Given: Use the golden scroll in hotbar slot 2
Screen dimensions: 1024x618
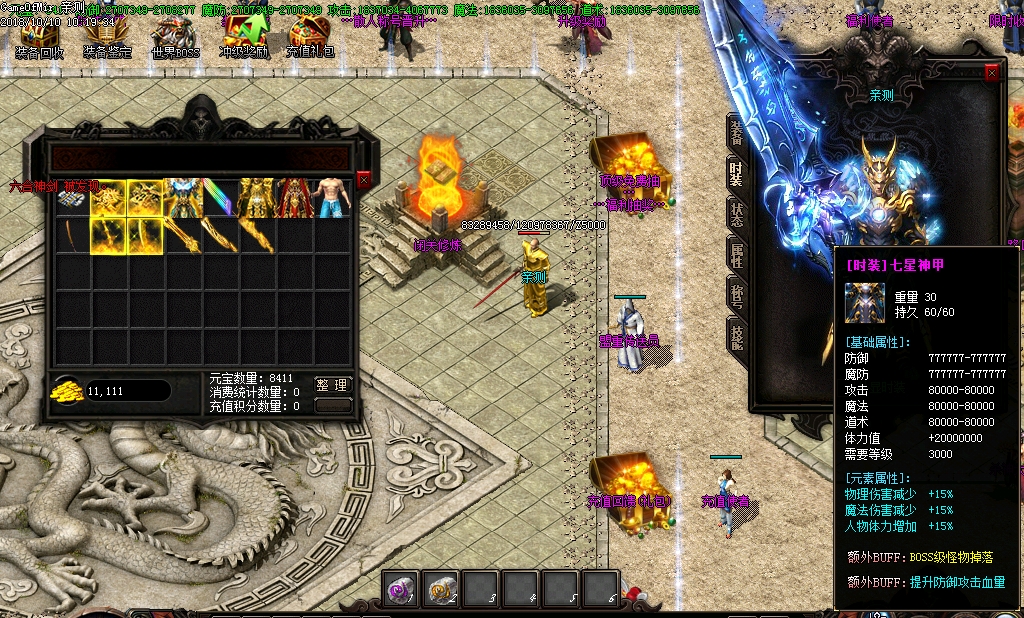Looking at the screenshot, I should tap(440, 590).
